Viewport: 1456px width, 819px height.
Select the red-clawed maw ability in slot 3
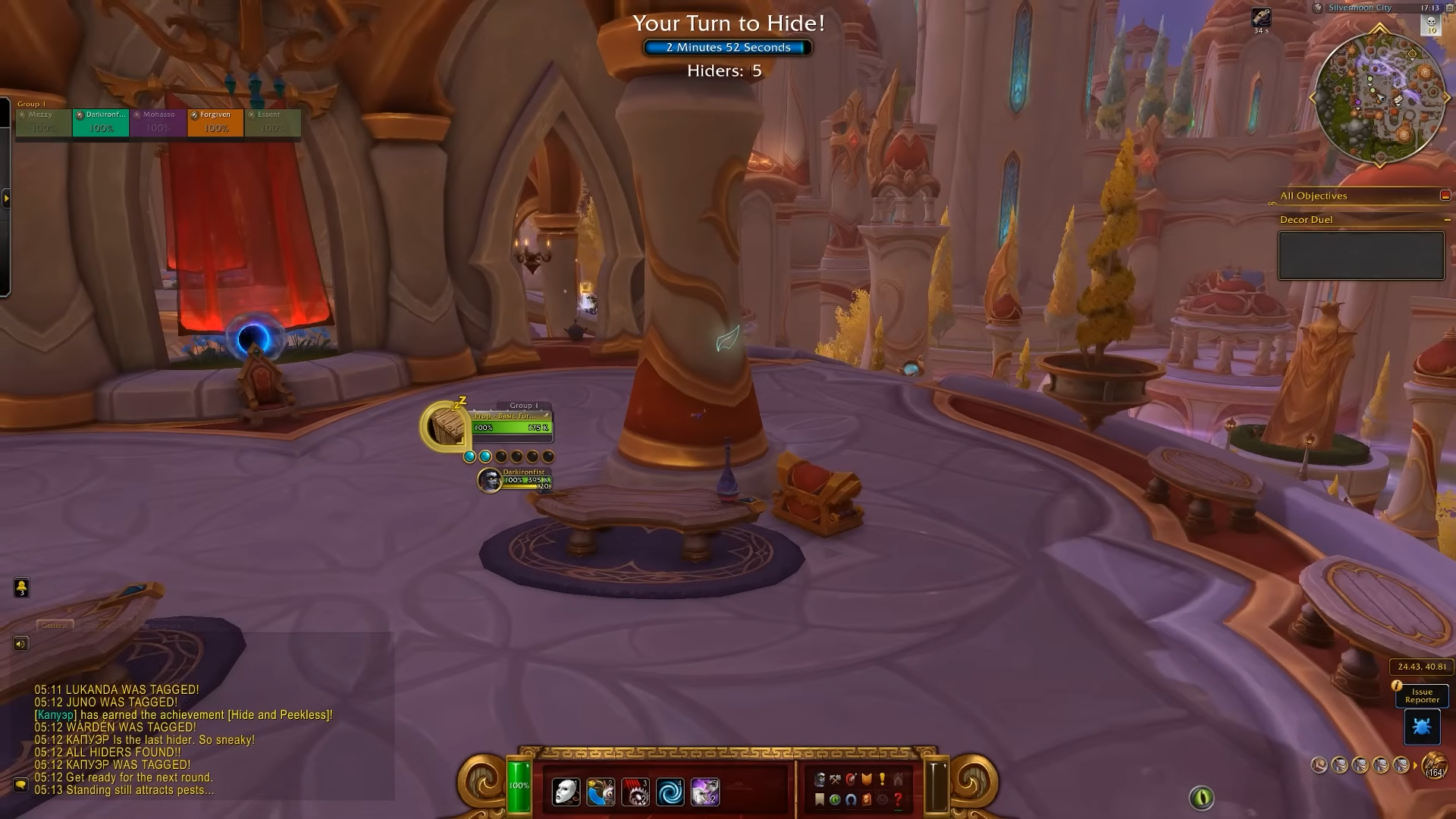coord(635,792)
